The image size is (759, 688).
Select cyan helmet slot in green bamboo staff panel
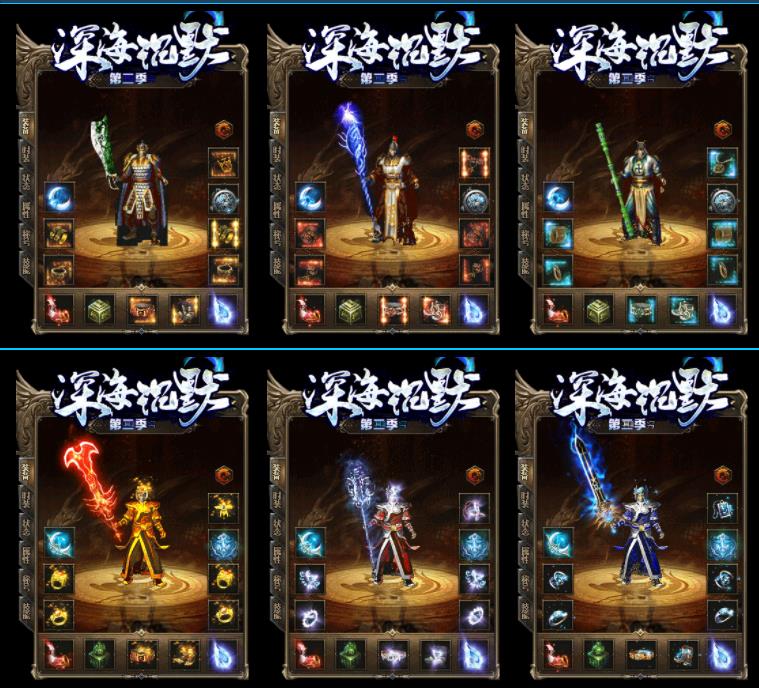click(x=723, y=164)
